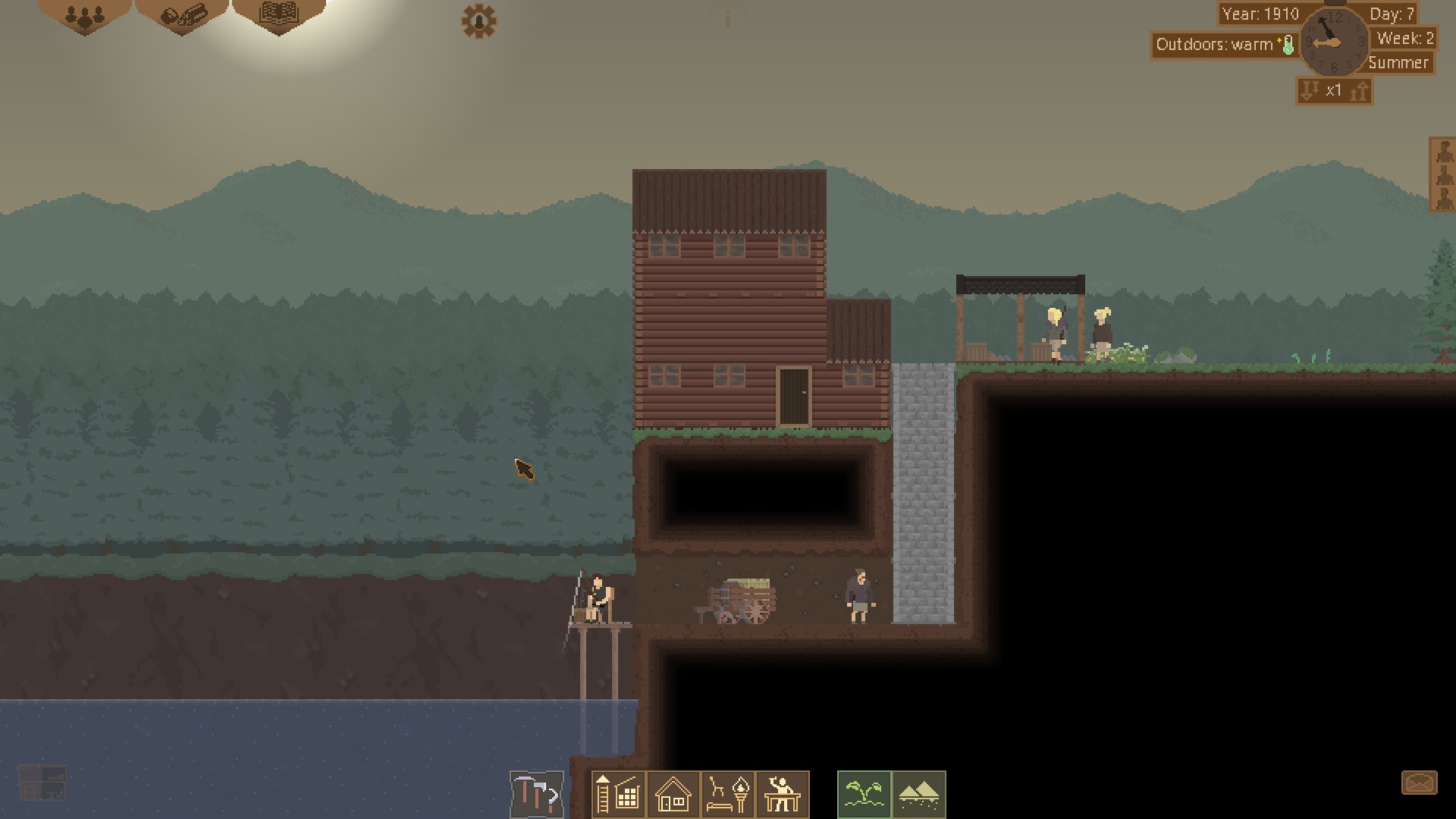Choose the workbench crafting category
The image size is (1456, 819).
[x=783, y=795]
